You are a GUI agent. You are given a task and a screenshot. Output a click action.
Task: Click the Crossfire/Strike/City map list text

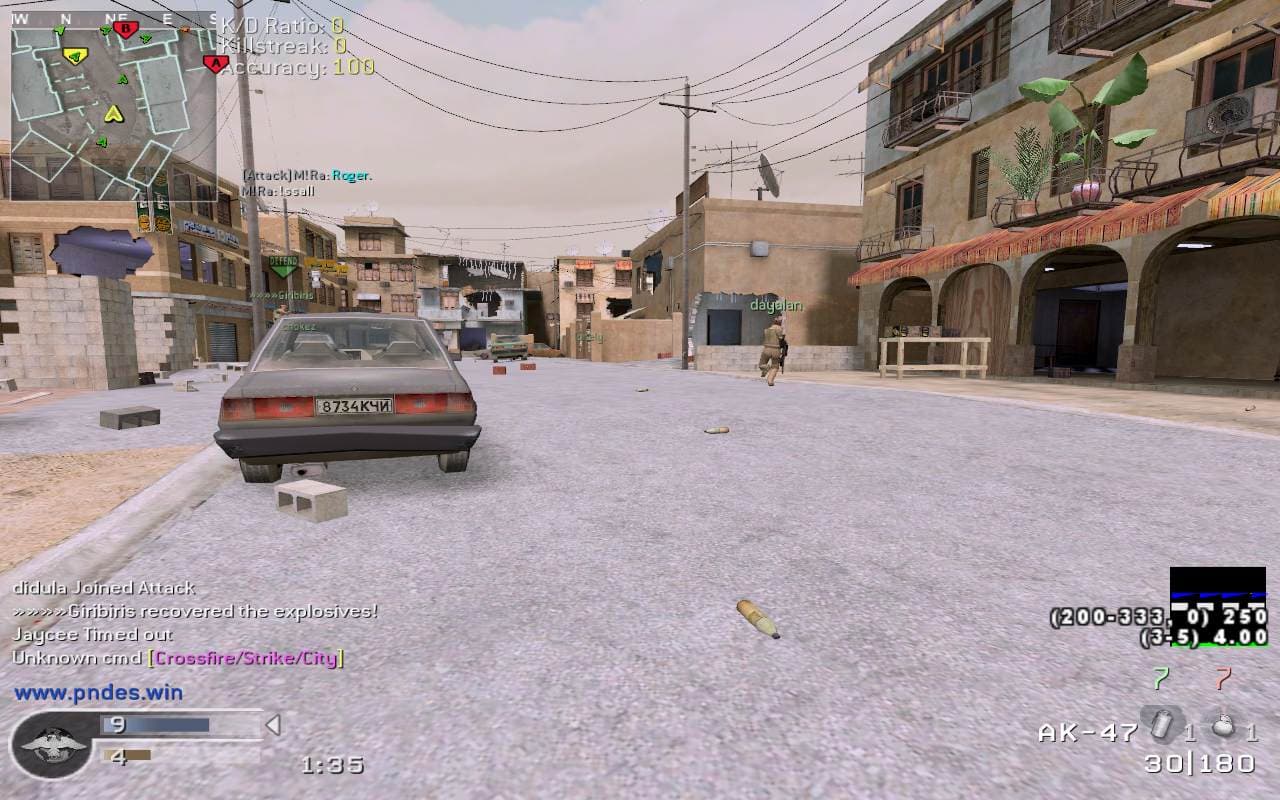click(x=246, y=658)
